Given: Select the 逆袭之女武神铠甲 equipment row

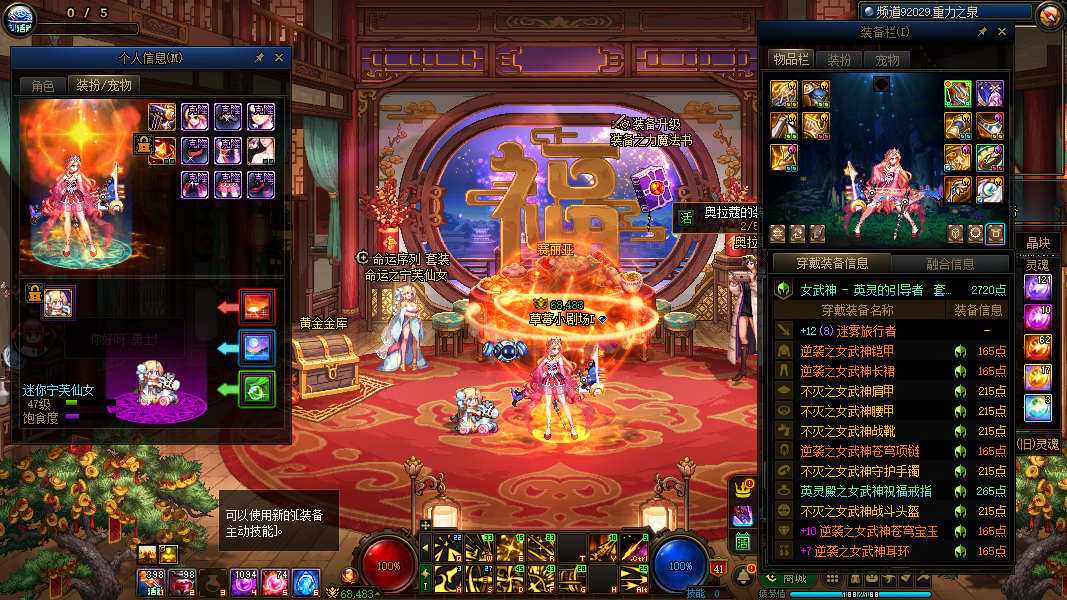Looking at the screenshot, I should click(848, 351).
